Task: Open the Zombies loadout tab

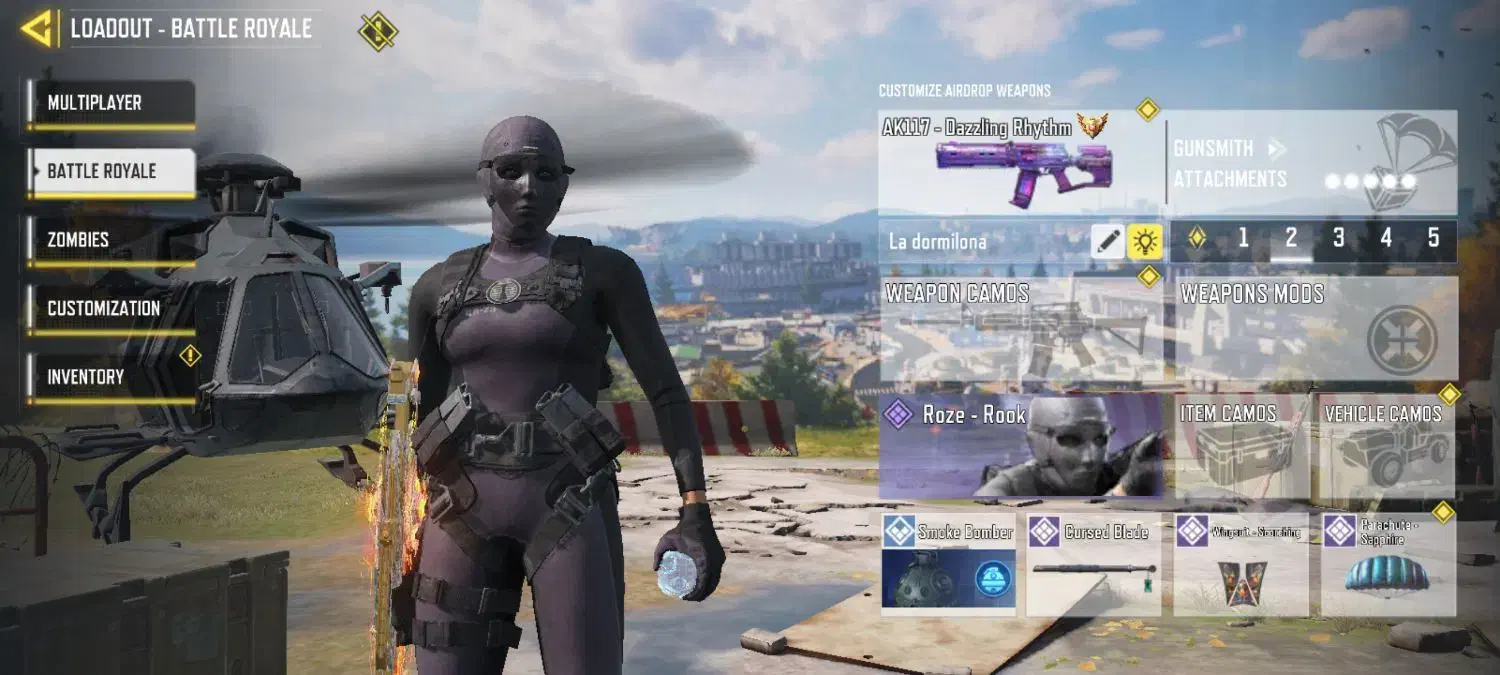Action: 110,240
